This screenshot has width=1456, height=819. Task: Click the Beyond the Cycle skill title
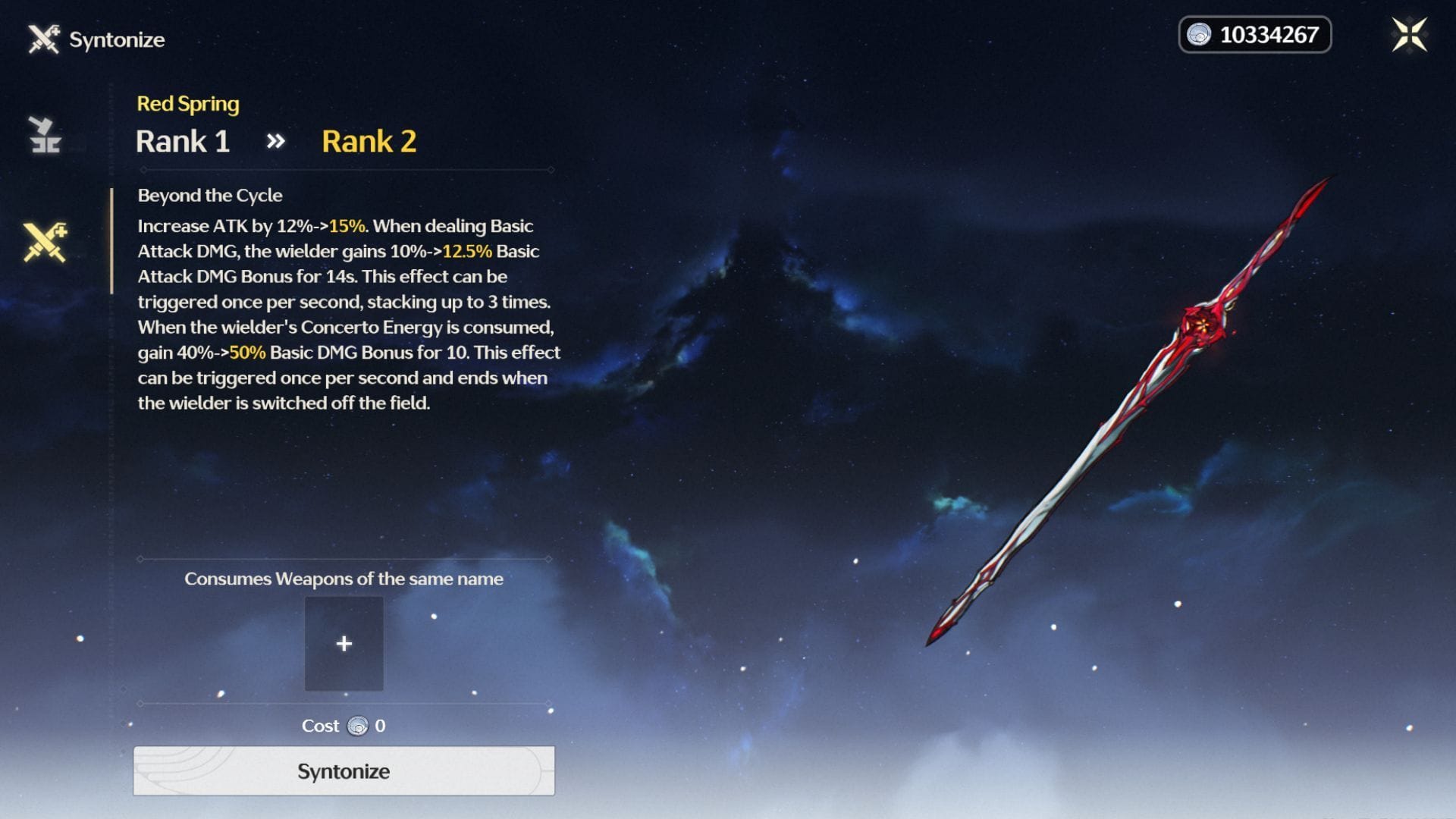(209, 195)
